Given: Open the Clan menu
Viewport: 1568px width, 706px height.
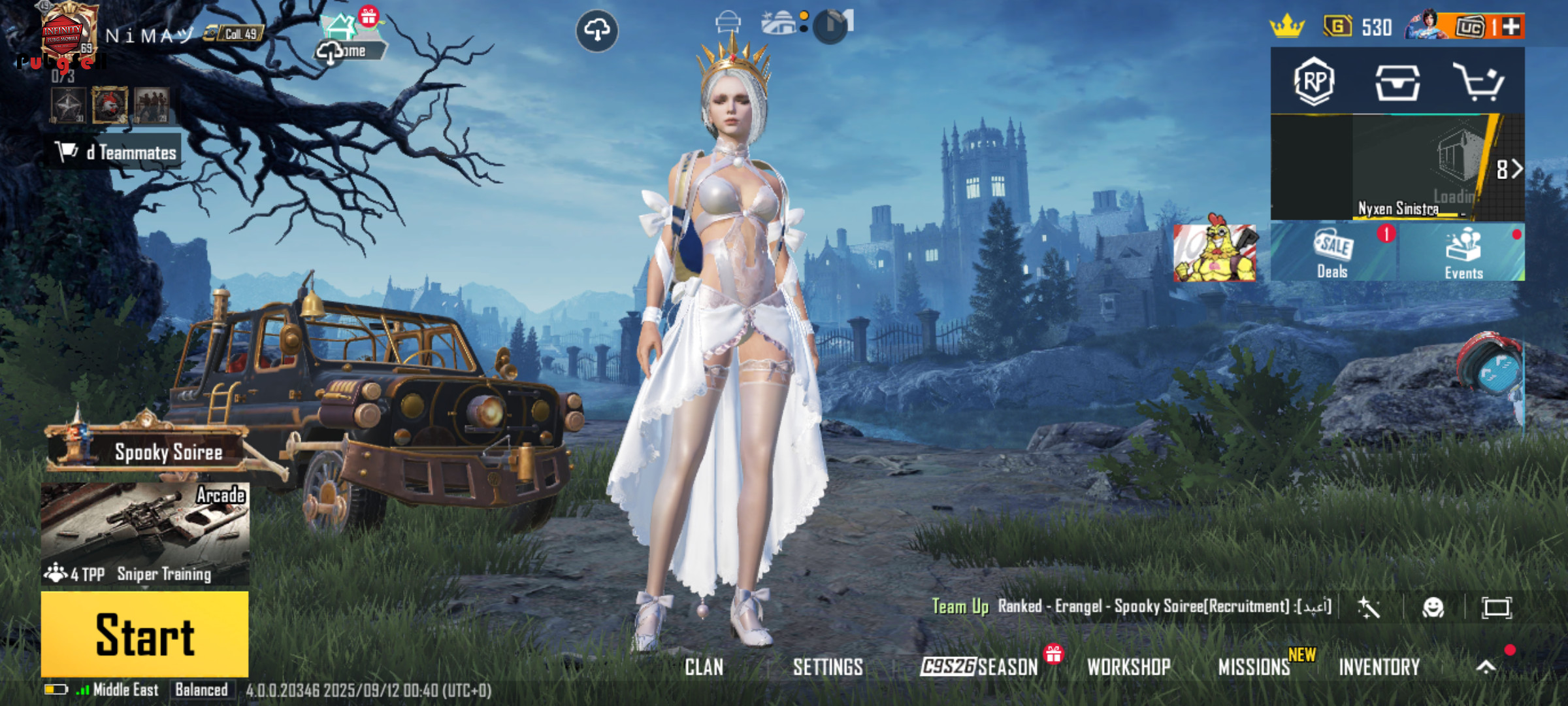Looking at the screenshot, I should tap(704, 667).
